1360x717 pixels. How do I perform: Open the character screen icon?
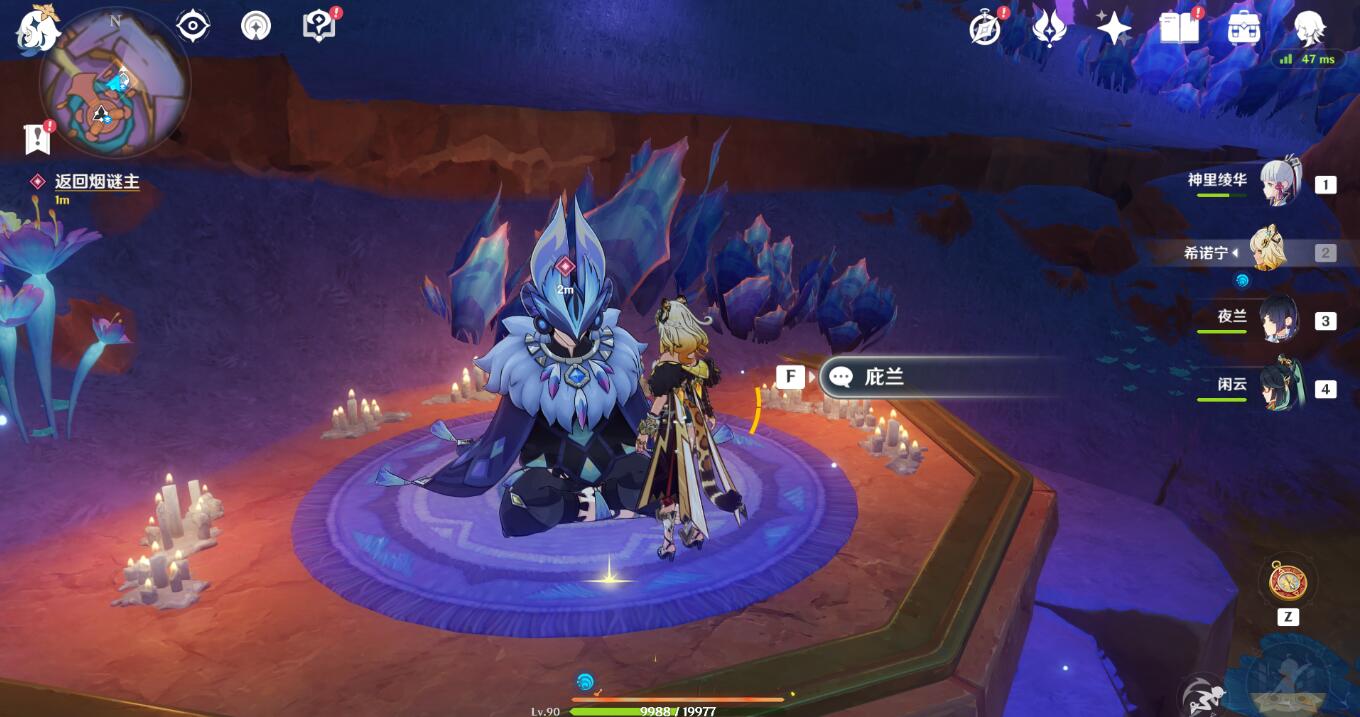(x=1309, y=28)
